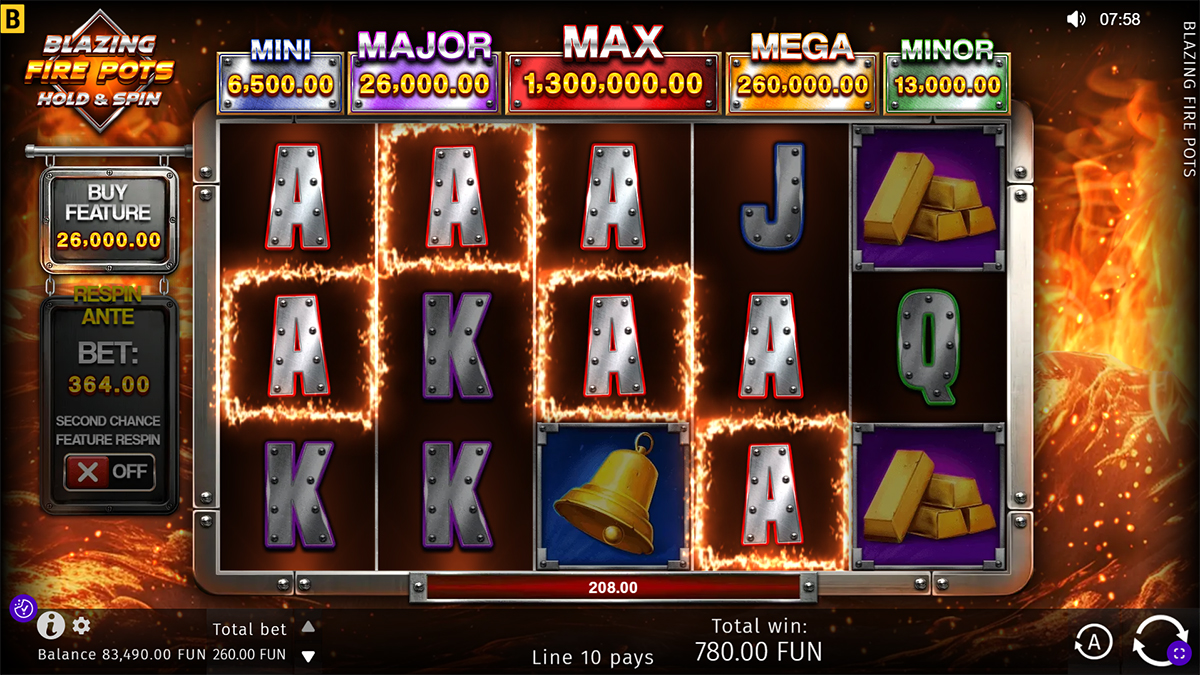Increase the total bet with the up arrow

click(309, 627)
